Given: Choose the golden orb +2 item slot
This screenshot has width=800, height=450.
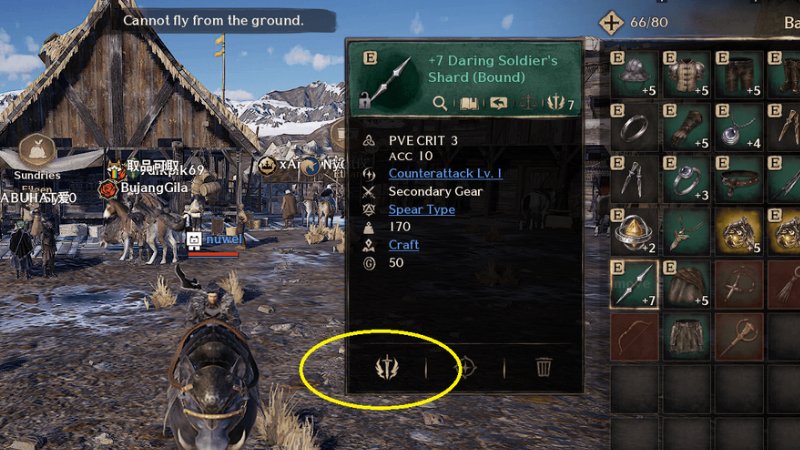Looking at the screenshot, I should click(636, 230).
